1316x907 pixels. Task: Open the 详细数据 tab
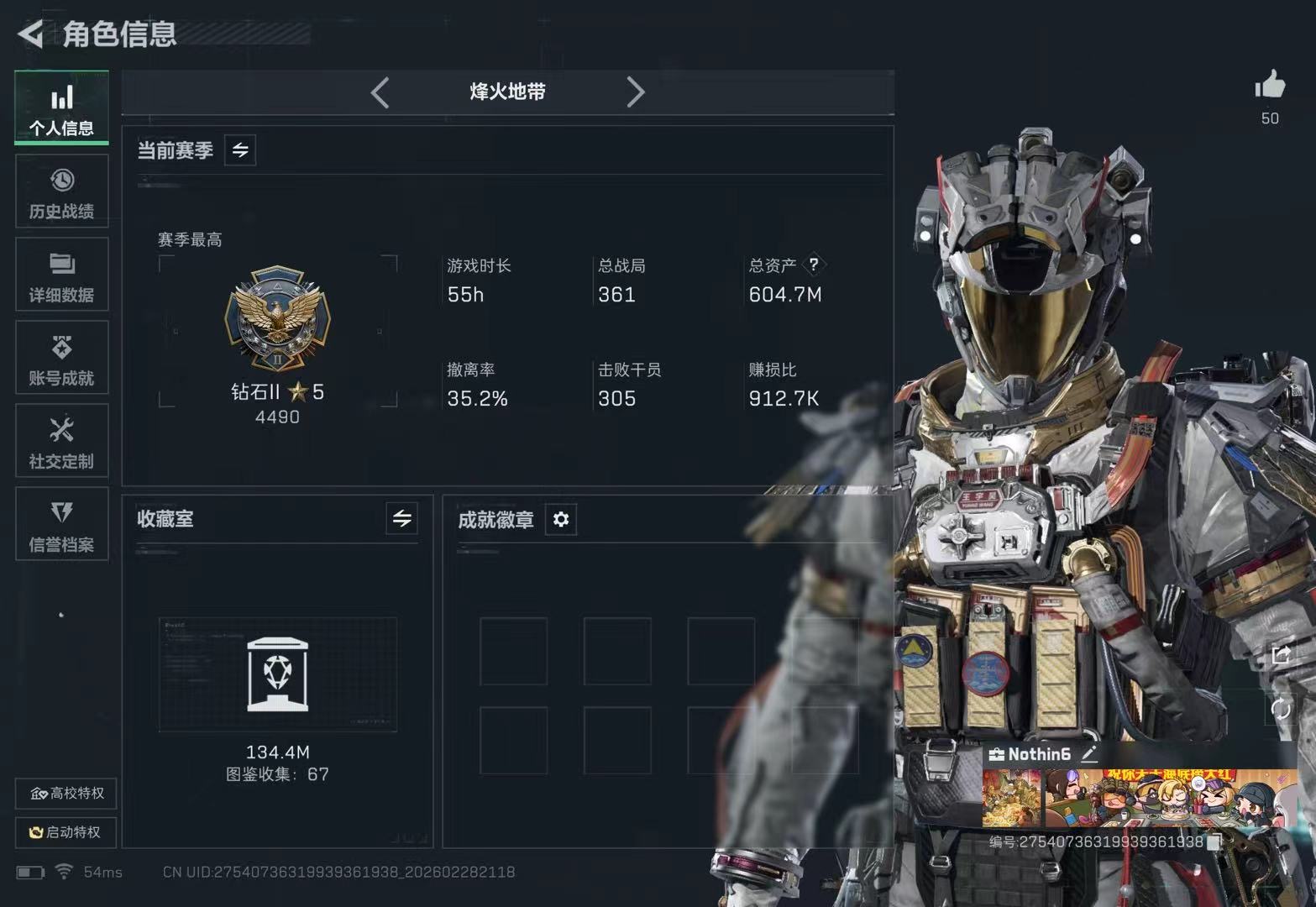coord(61,275)
